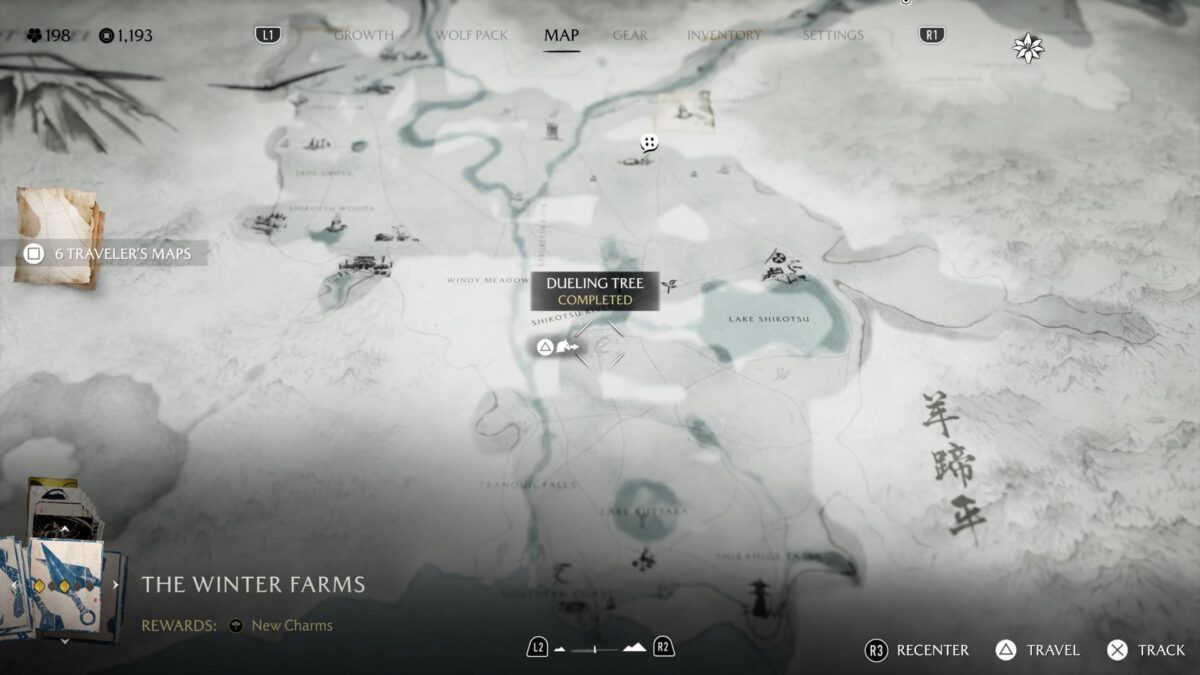Image resolution: width=1200 pixels, height=675 pixels.
Task: Go to the Settings tab
Action: coord(832,35)
